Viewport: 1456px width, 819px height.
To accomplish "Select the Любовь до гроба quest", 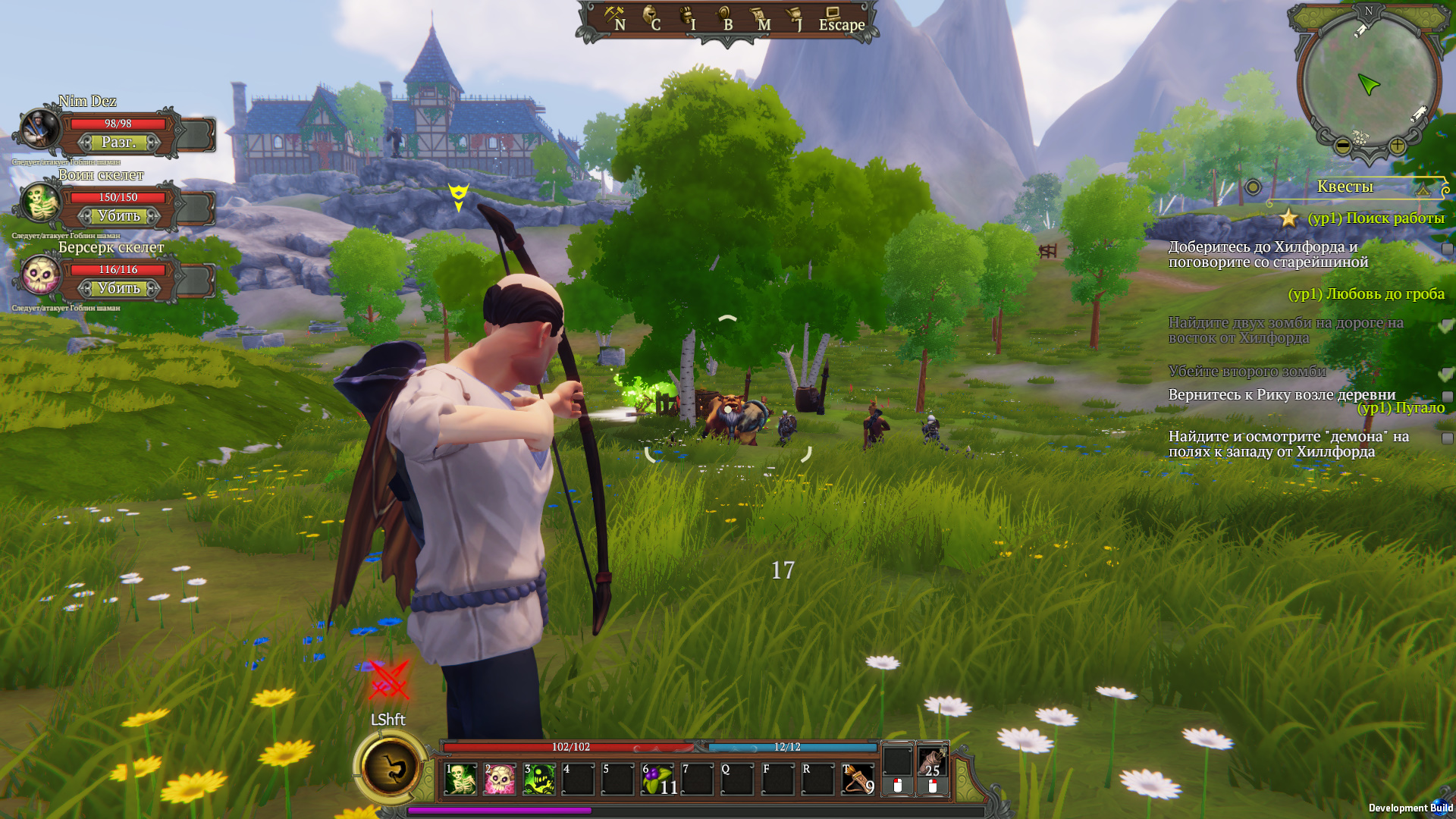I will pos(1366,294).
